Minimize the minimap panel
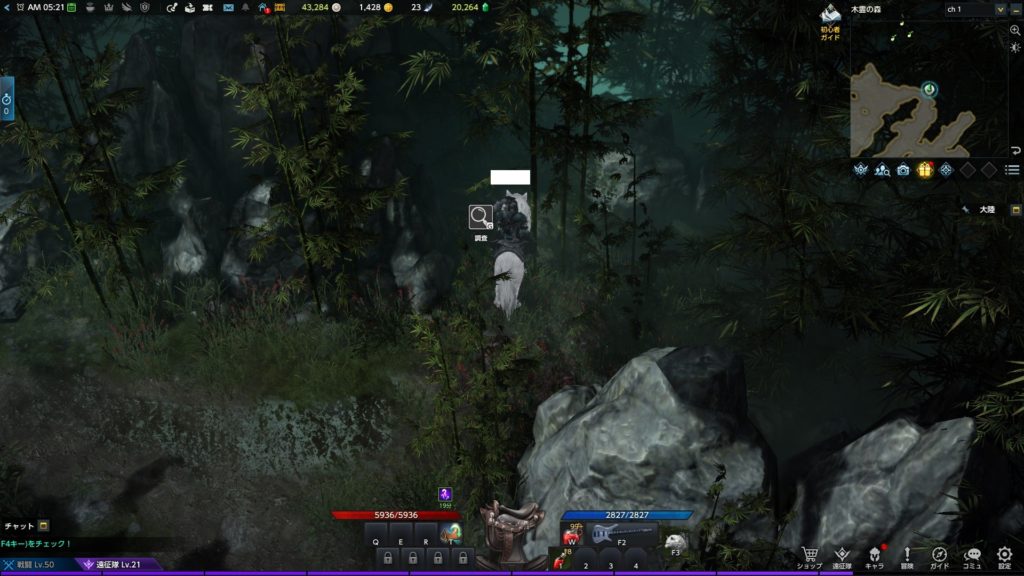 [x=1014, y=9]
